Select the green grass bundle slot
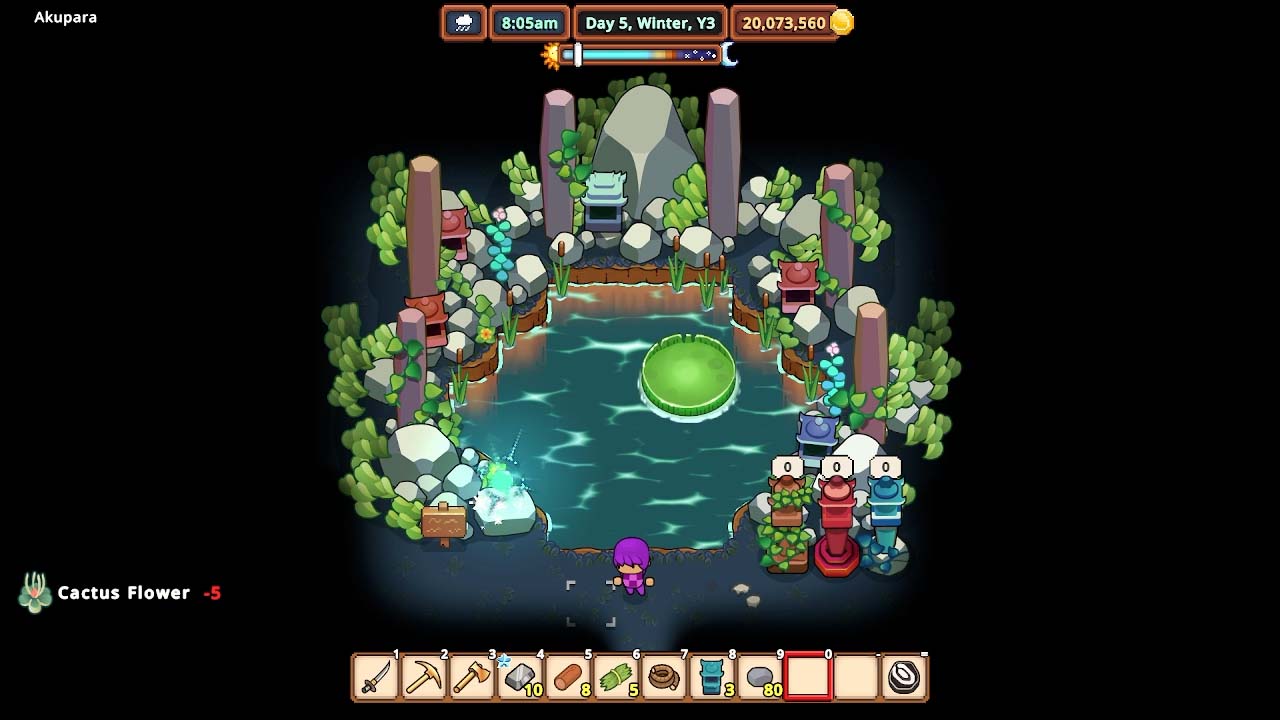The width and height of the screenshot is (1280, 720). (616, 677)
